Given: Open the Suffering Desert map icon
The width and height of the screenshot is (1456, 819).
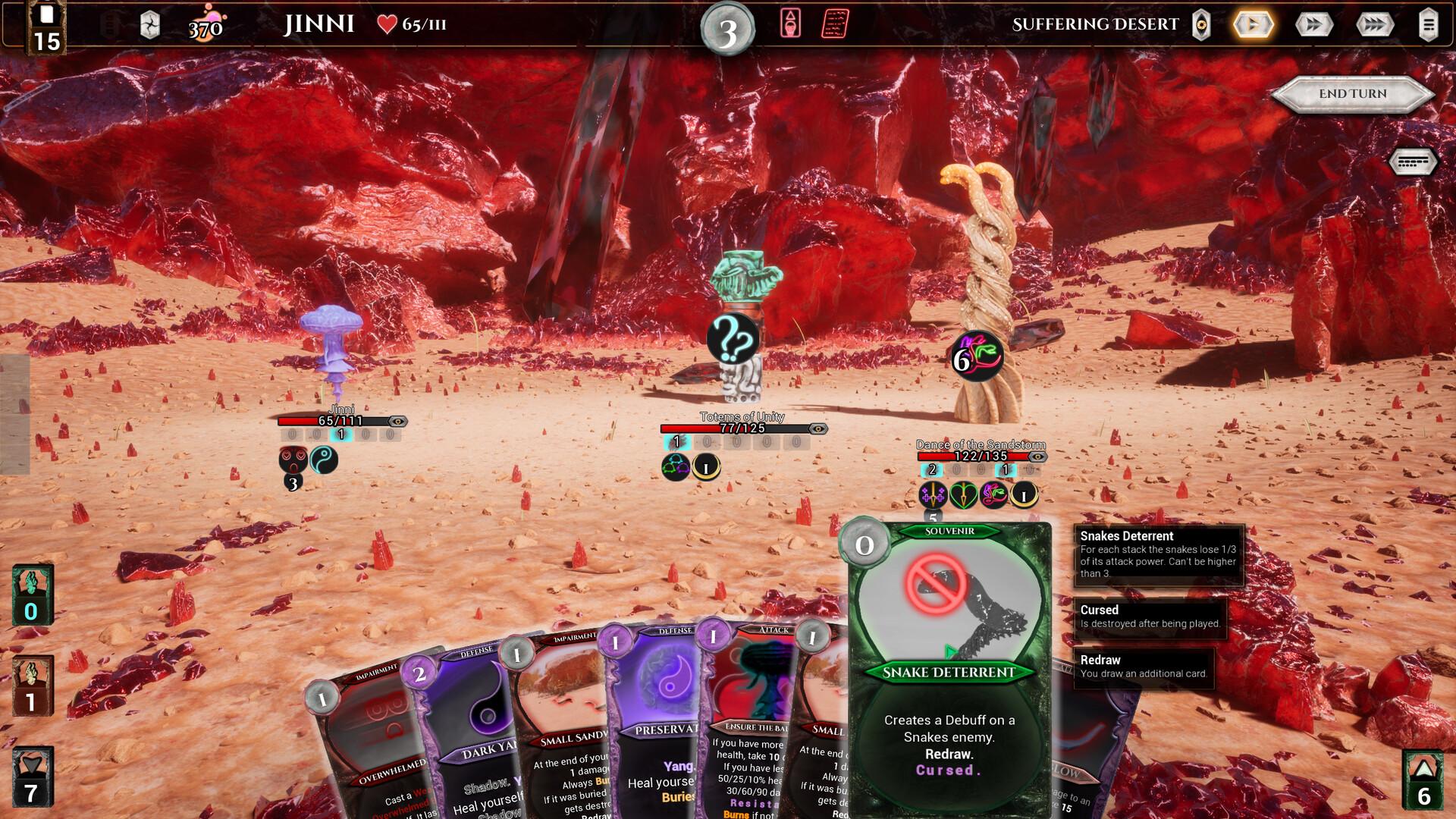Looking at the screenshot, I should click(x=1201, y=25).
